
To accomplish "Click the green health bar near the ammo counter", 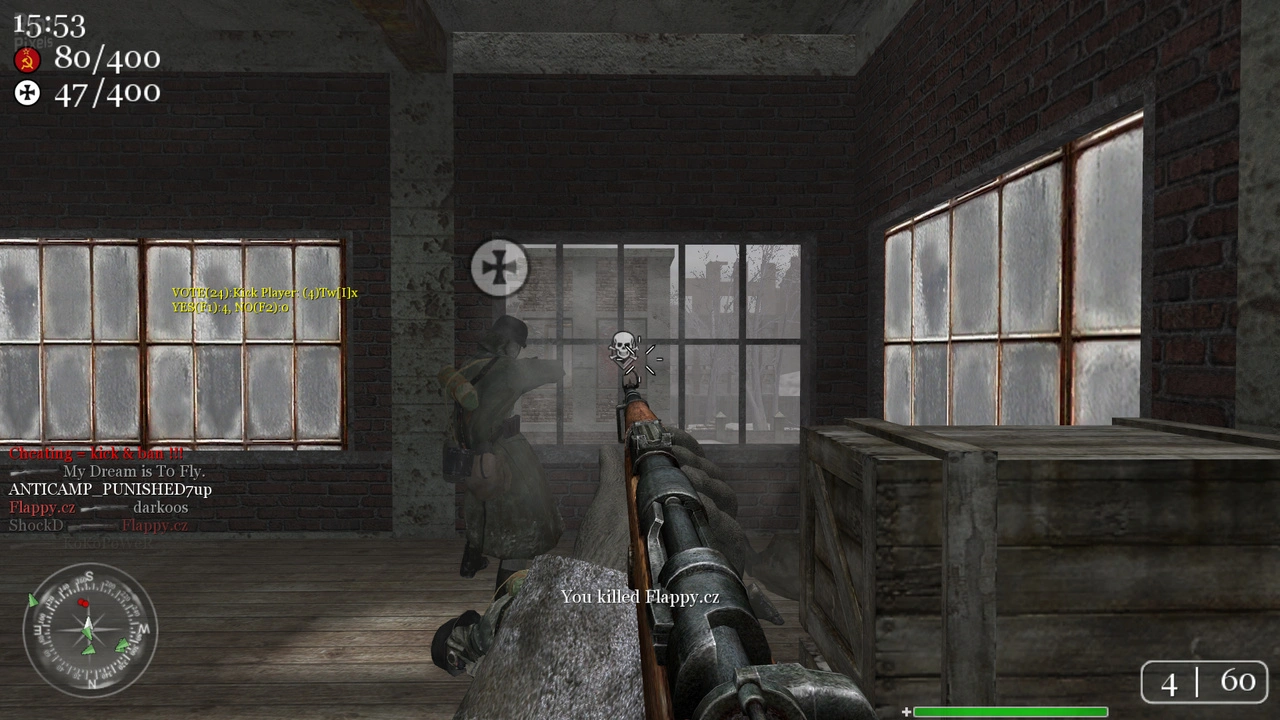I will [1010, 712].
